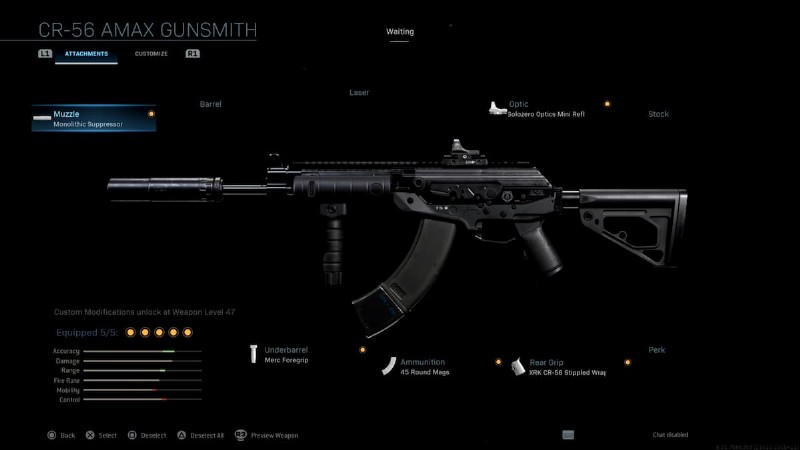The height and width of the screenshot is (450, 800).
Task: Select the Underbarrel Merc Foregrip slot
Action: pyautogui.click(x=287, y=354)
